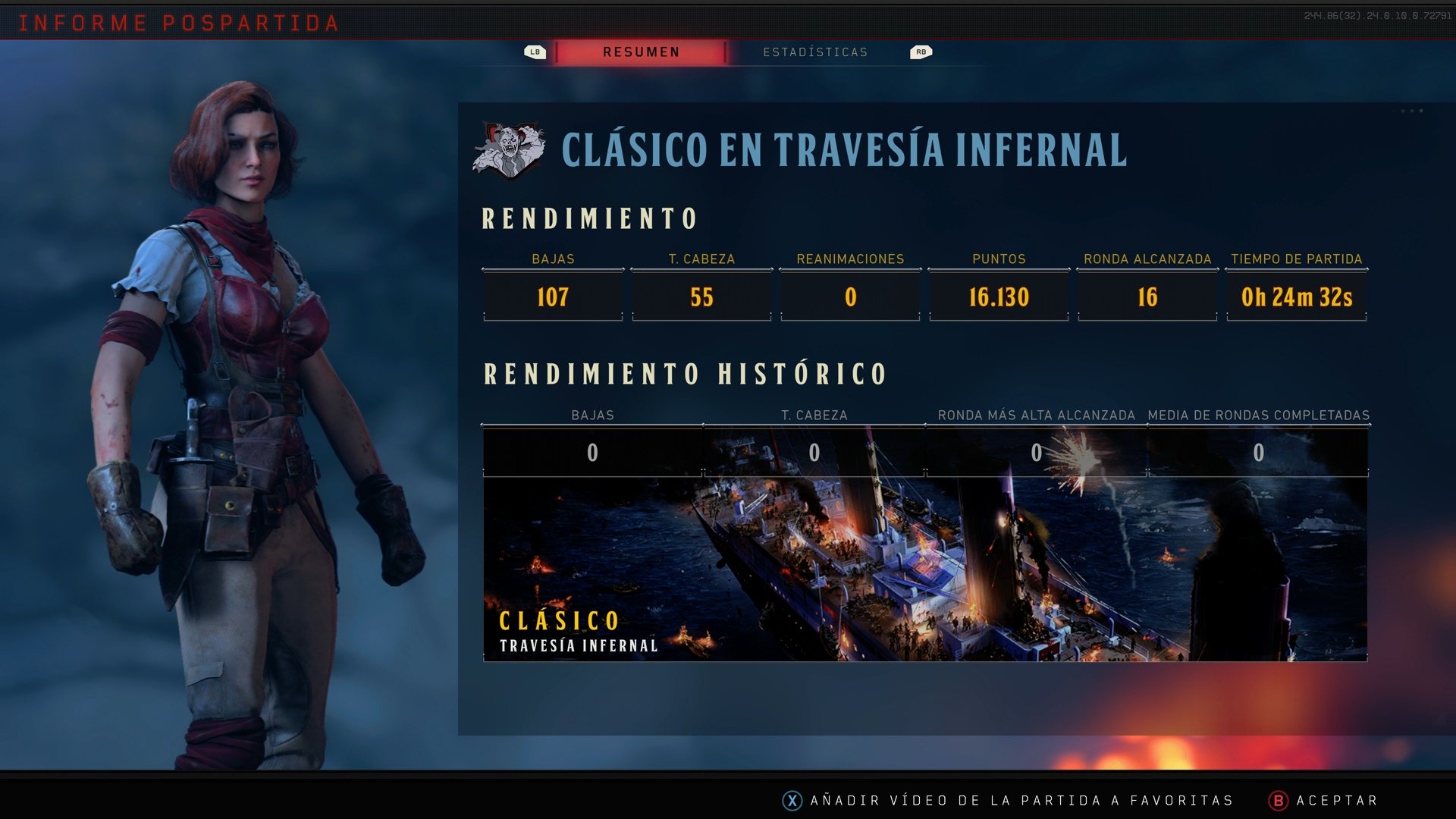Click the T. Cabeza value 55
1456x819 pixels.
[x=701, y=297]
